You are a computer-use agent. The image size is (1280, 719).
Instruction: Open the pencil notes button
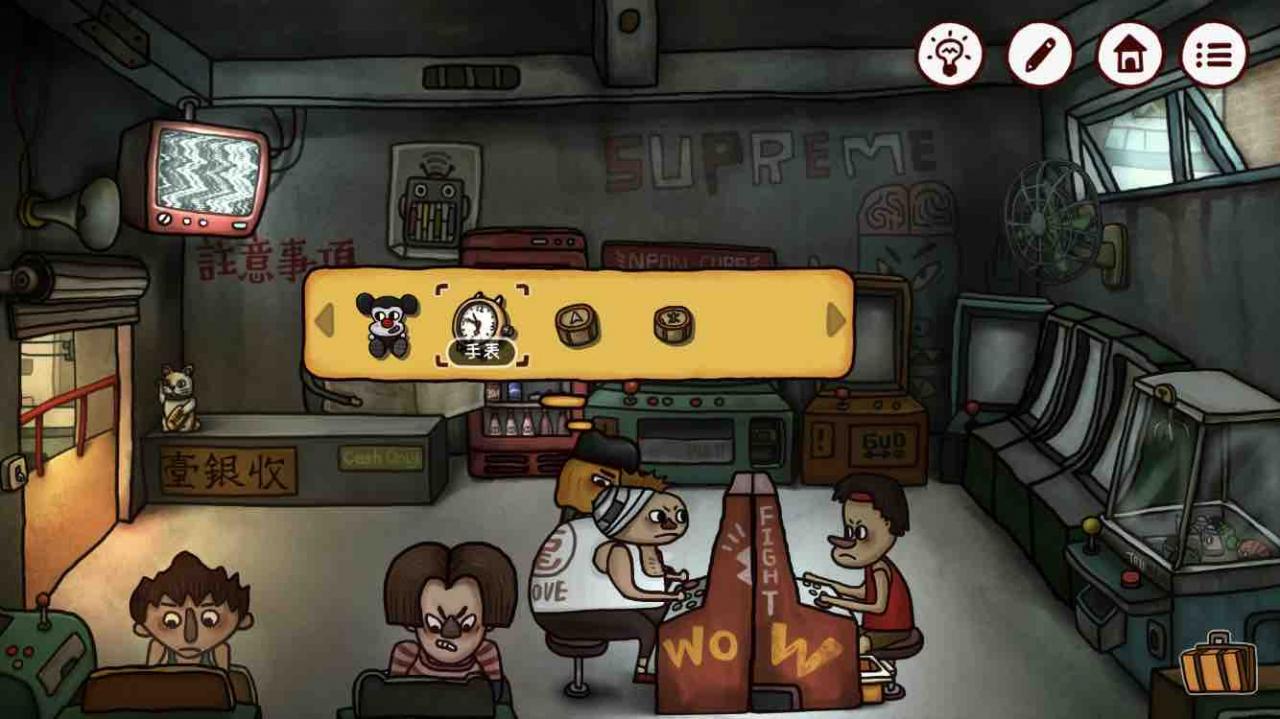coord(1039,55)
